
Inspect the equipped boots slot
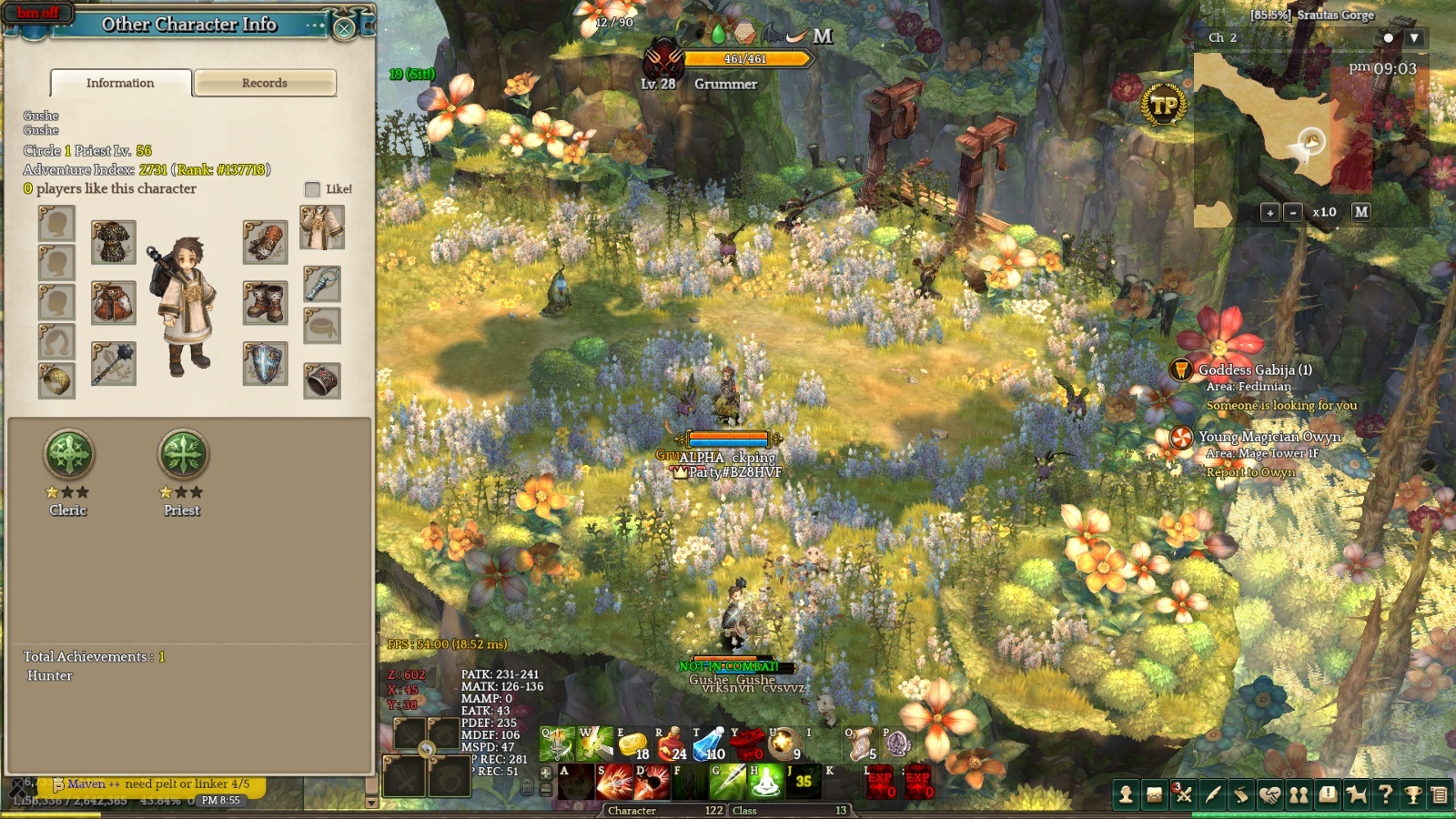tap(265, 303)
